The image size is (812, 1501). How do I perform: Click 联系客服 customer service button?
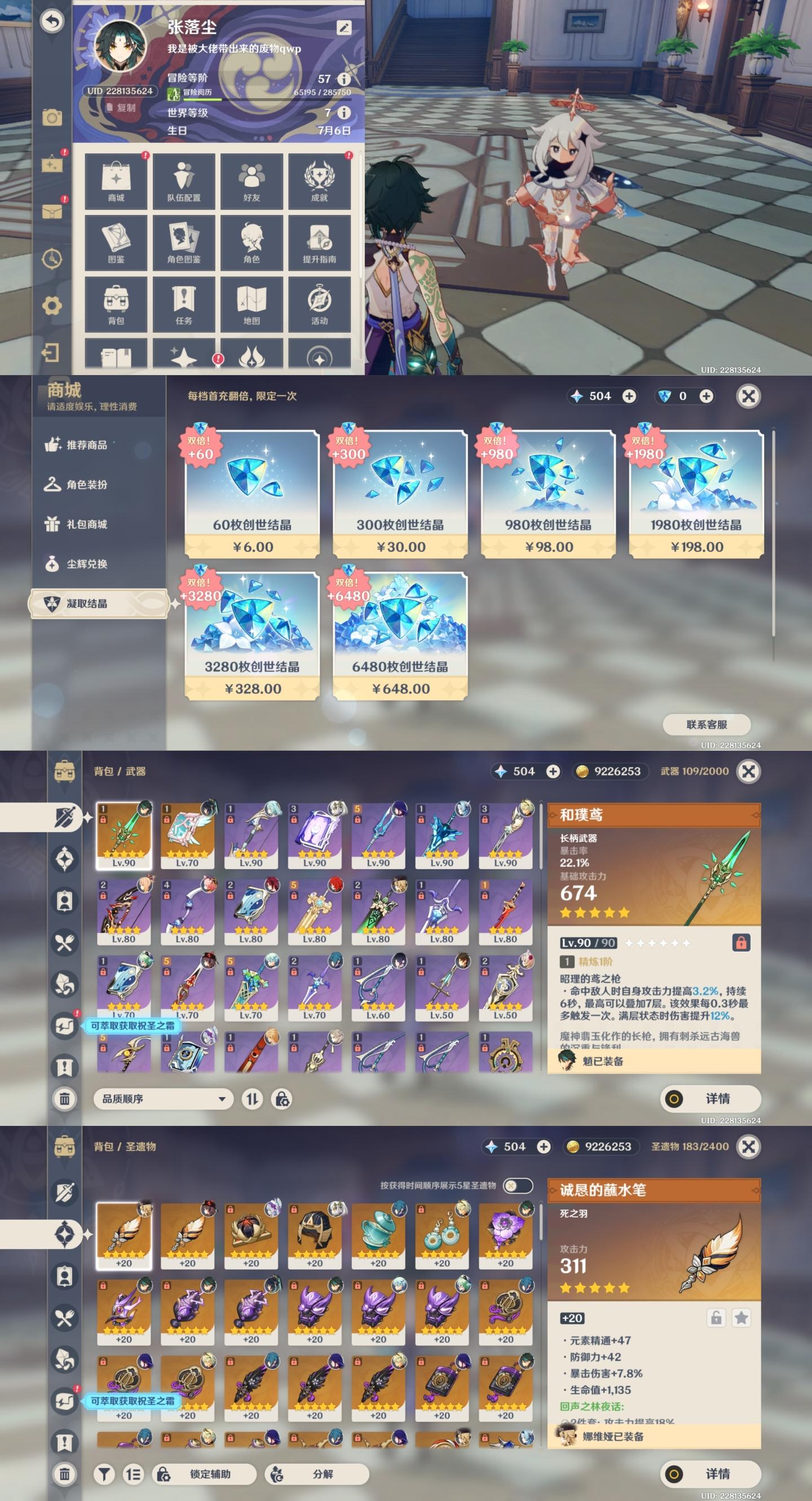pyautogui.click(x=706, y=724)
